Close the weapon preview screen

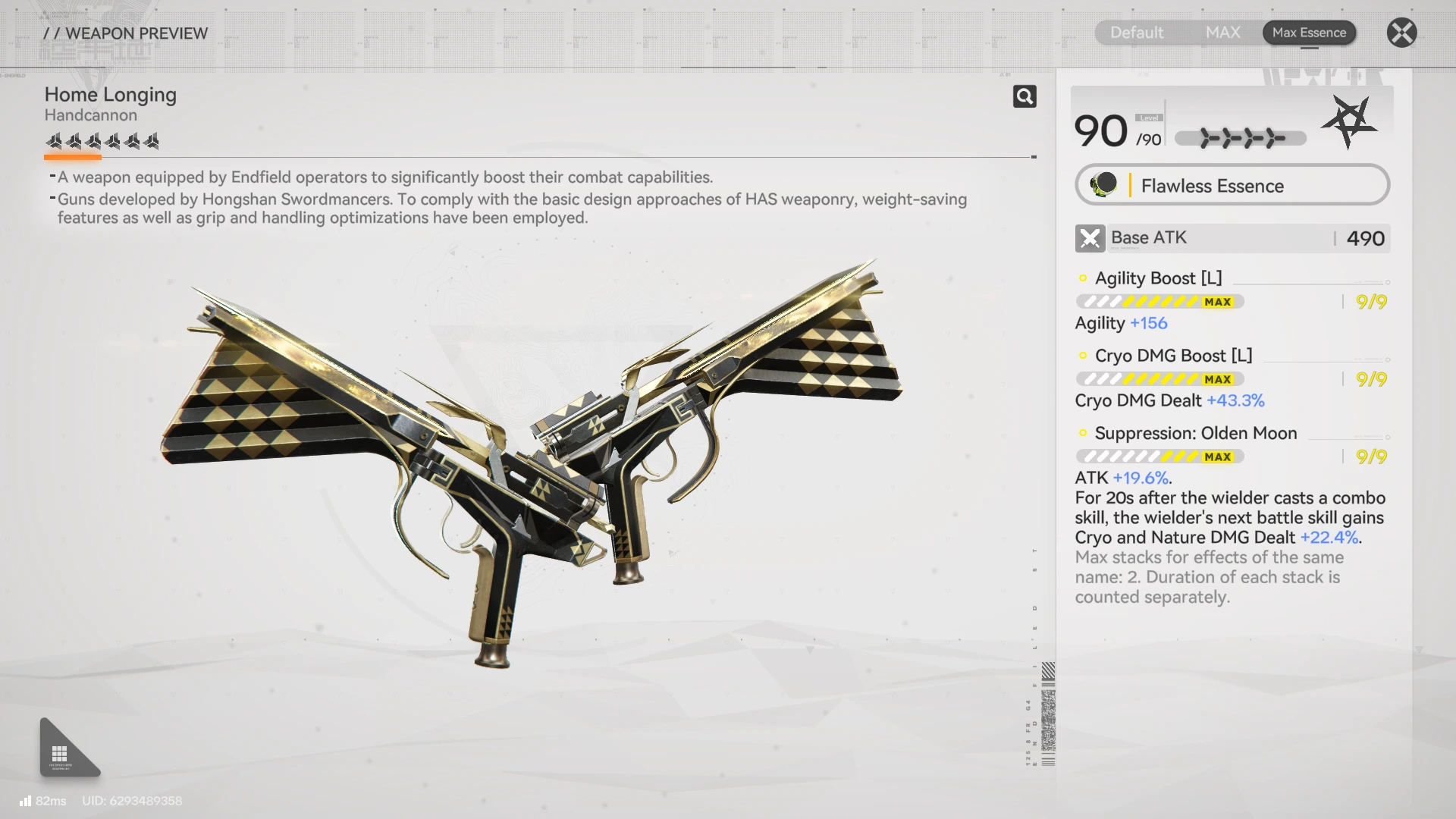point(1401,33)
